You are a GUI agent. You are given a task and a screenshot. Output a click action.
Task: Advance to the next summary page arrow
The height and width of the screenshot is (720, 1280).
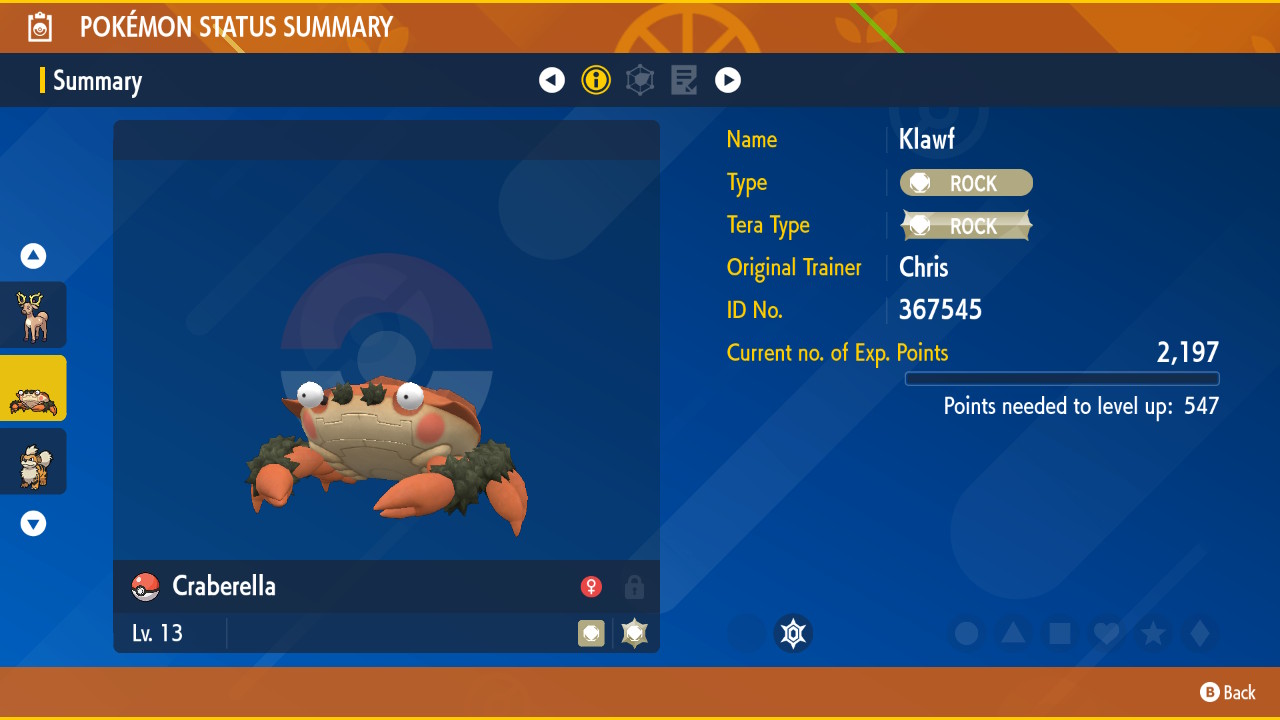pyautogui.click(x=728, y=80)
